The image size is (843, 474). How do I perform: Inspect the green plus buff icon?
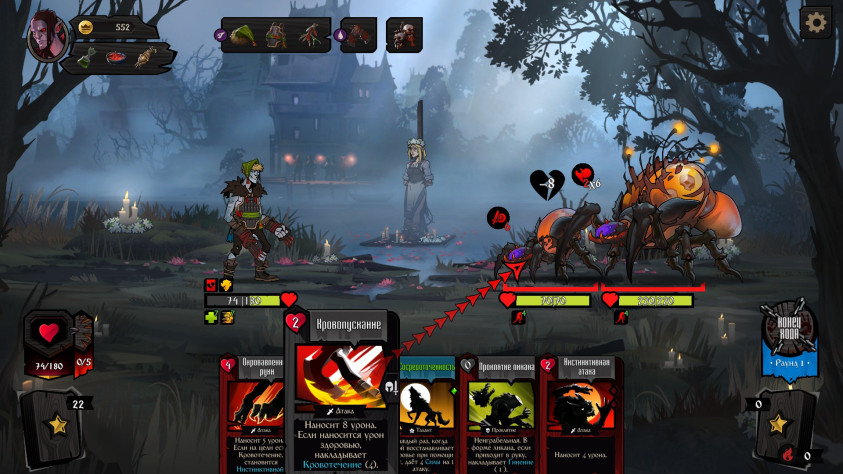coord(211,317)
